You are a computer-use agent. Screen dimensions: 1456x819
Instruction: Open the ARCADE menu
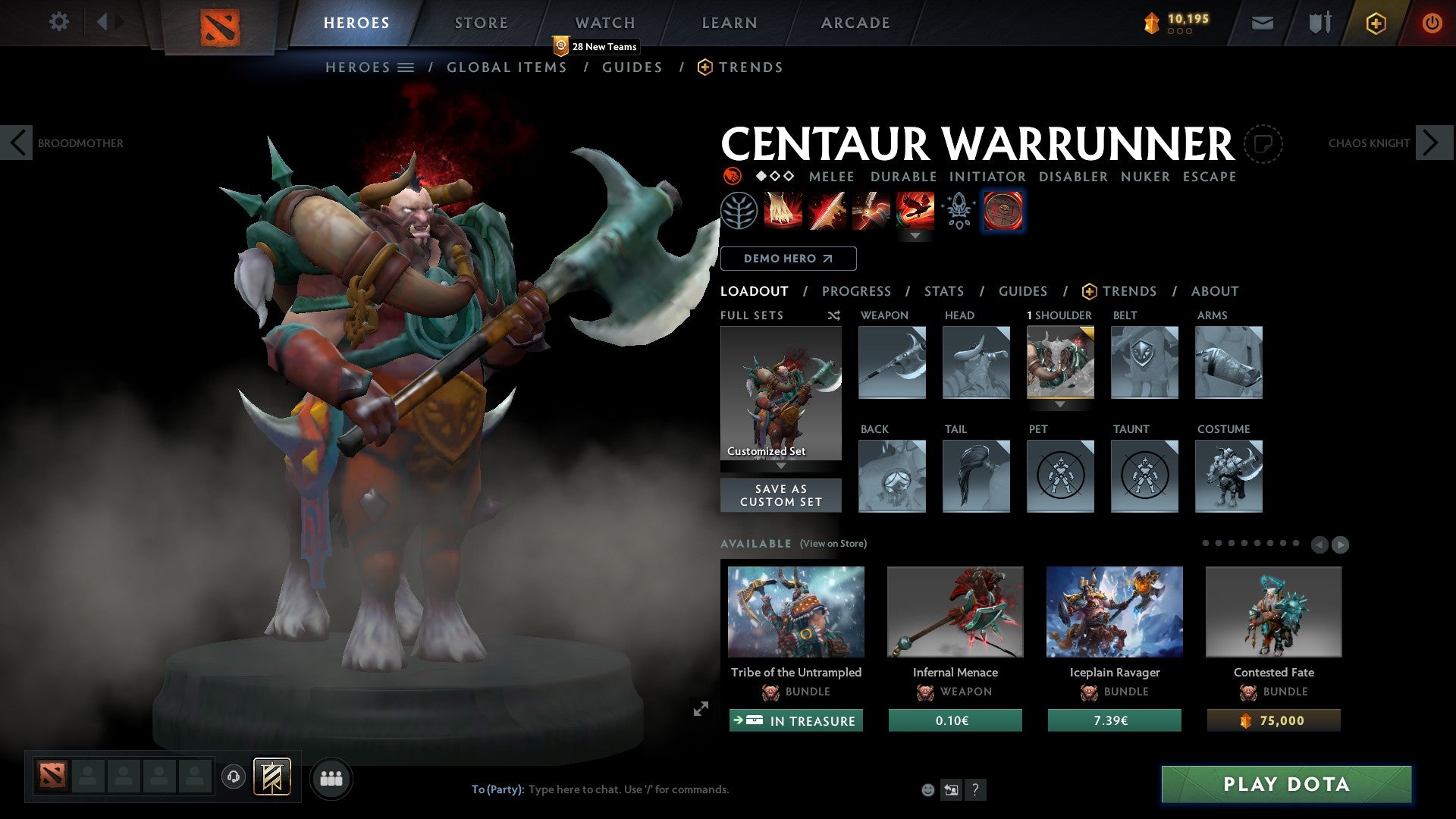(855, 23)
